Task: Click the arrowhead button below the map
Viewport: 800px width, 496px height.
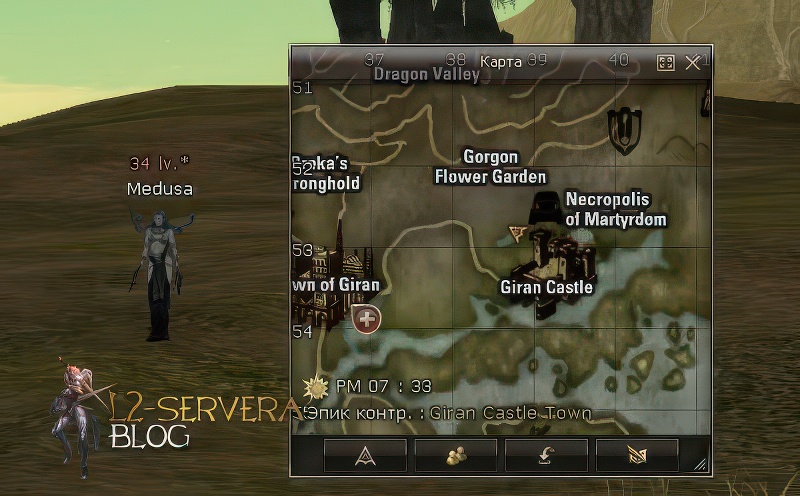Action: click(x=364, y=455)
